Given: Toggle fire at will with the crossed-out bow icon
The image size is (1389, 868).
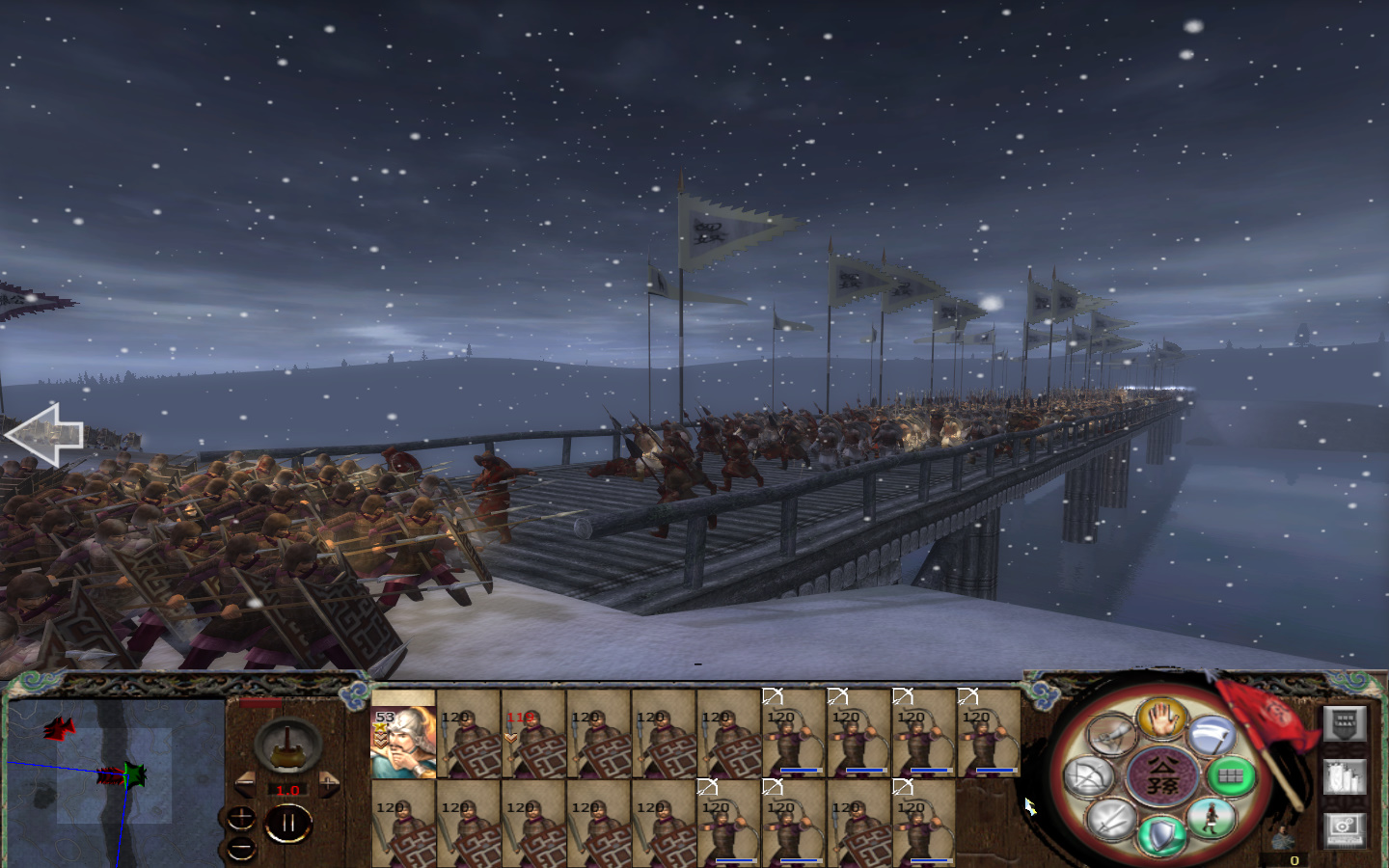Looking at the screenshot, I should tap(1090, 775).
